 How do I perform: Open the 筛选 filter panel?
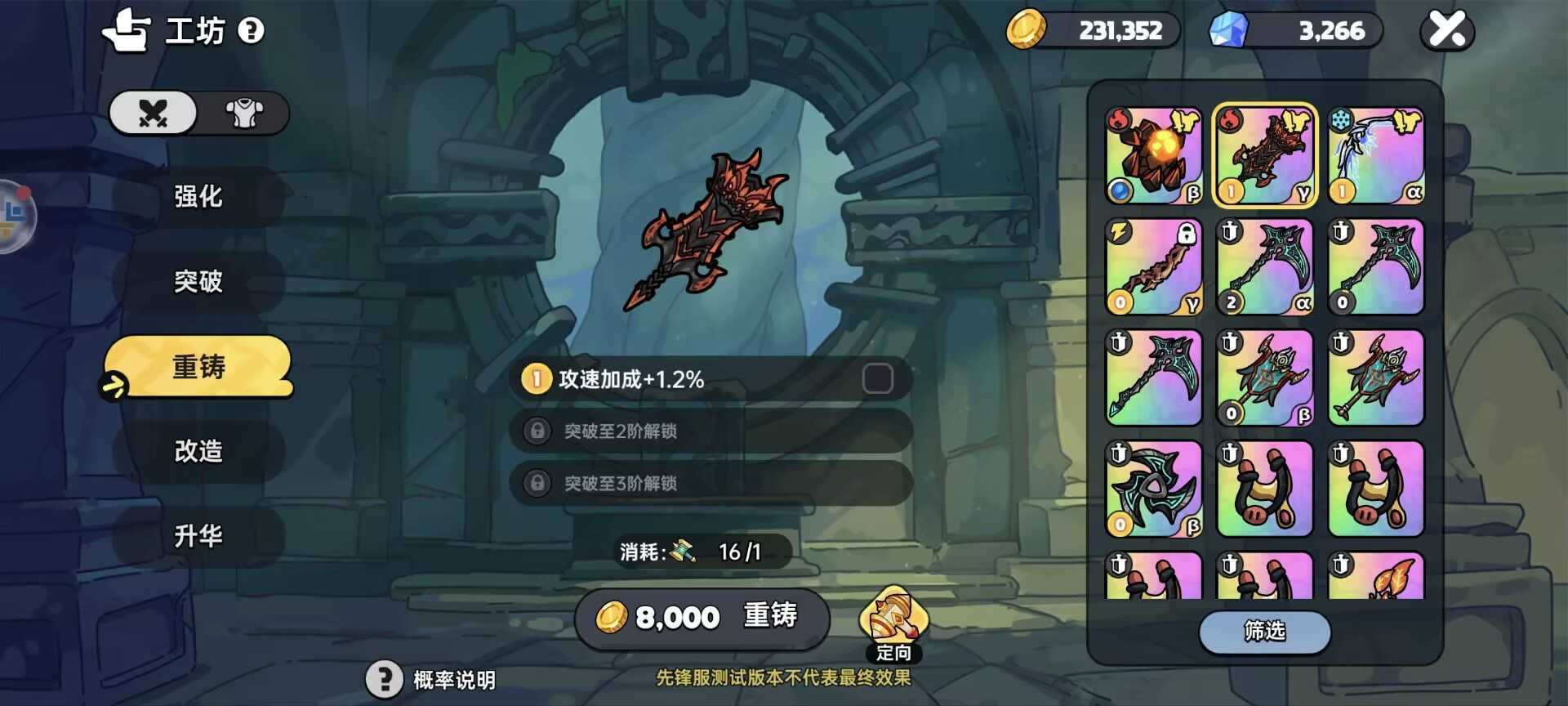point(1263,632)
